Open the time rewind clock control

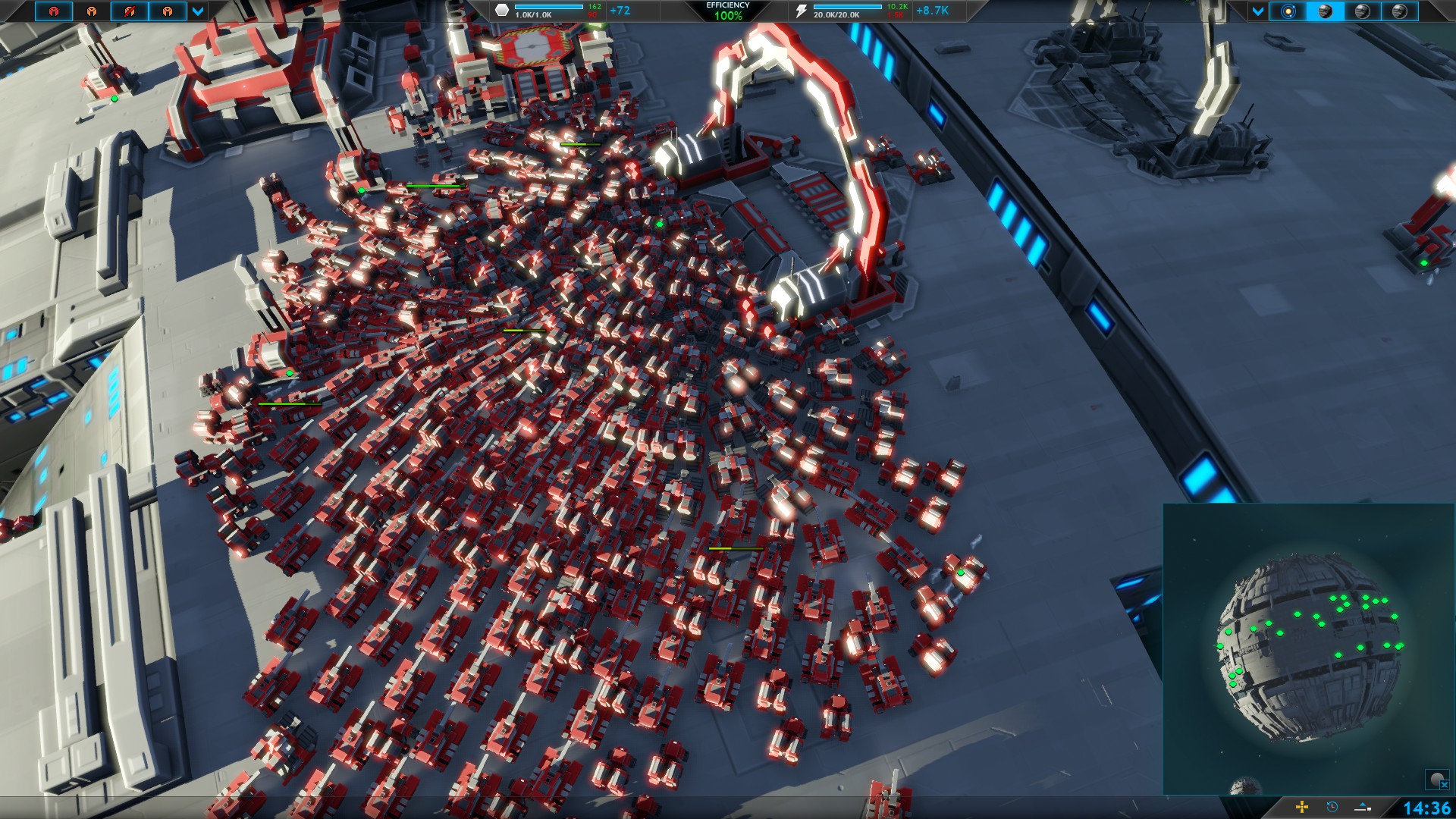1332,807
